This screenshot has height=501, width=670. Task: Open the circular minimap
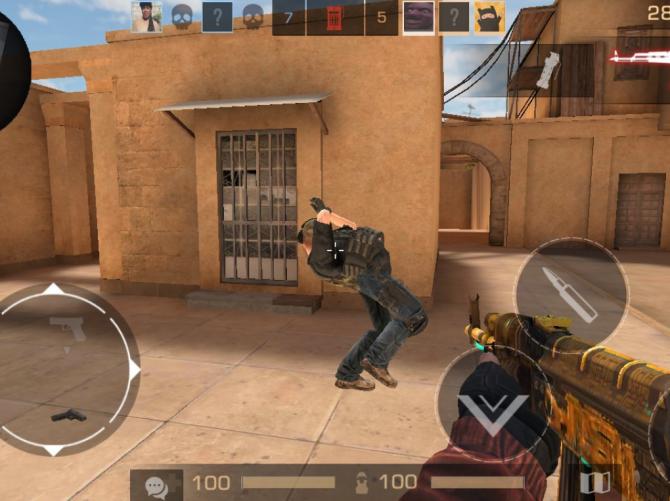point(10,70)
